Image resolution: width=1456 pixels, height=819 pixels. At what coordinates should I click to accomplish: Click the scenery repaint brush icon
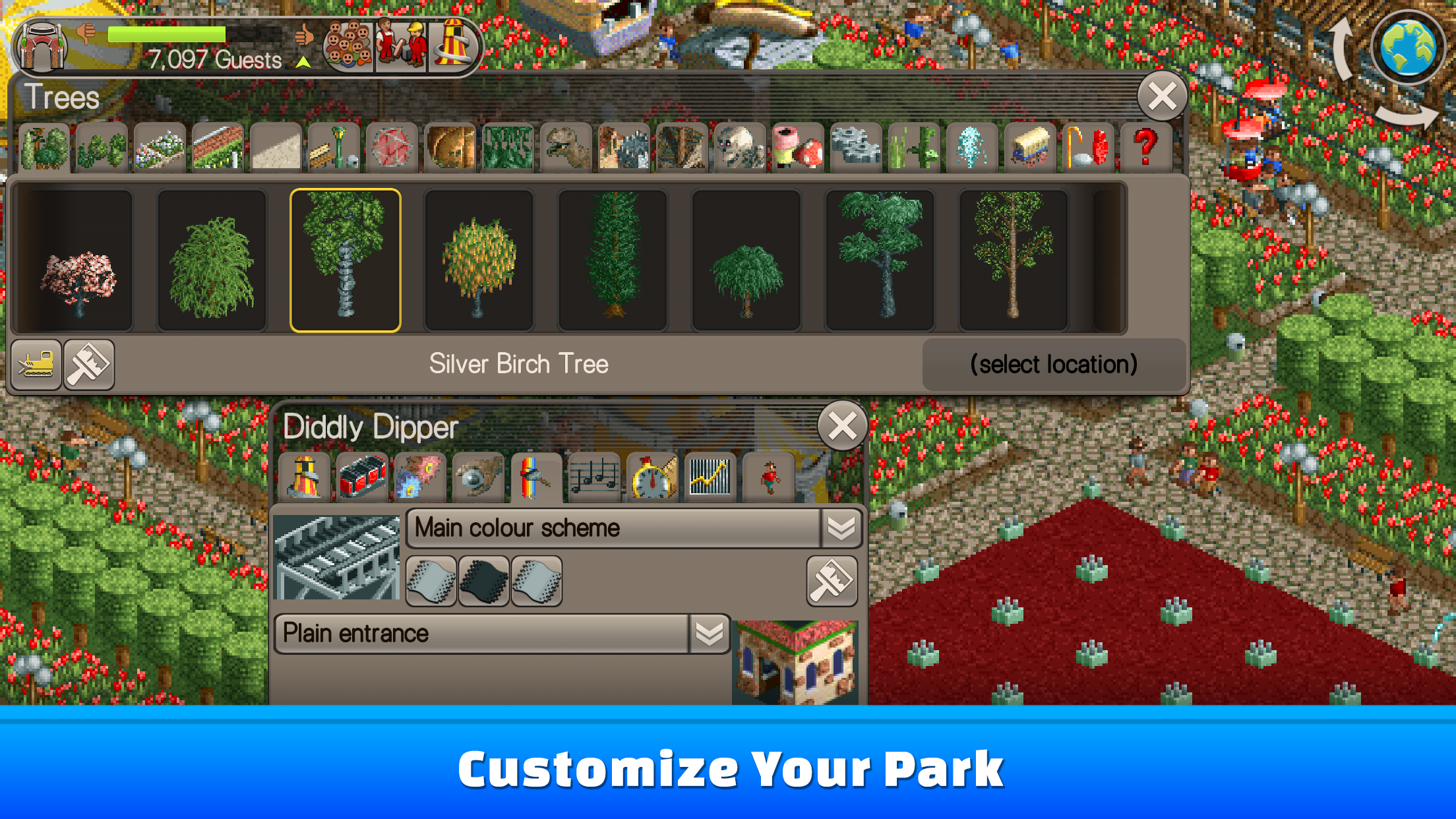tap(89, 365)
